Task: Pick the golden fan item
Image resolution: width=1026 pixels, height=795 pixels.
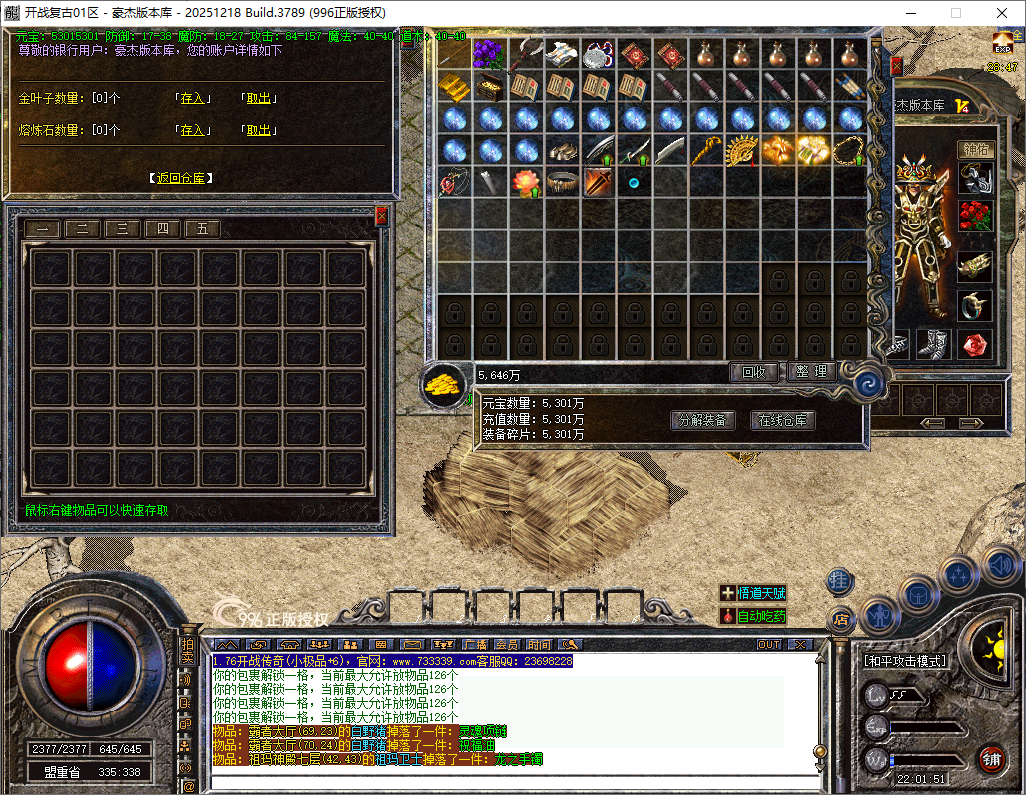Action: click(741, 150)
